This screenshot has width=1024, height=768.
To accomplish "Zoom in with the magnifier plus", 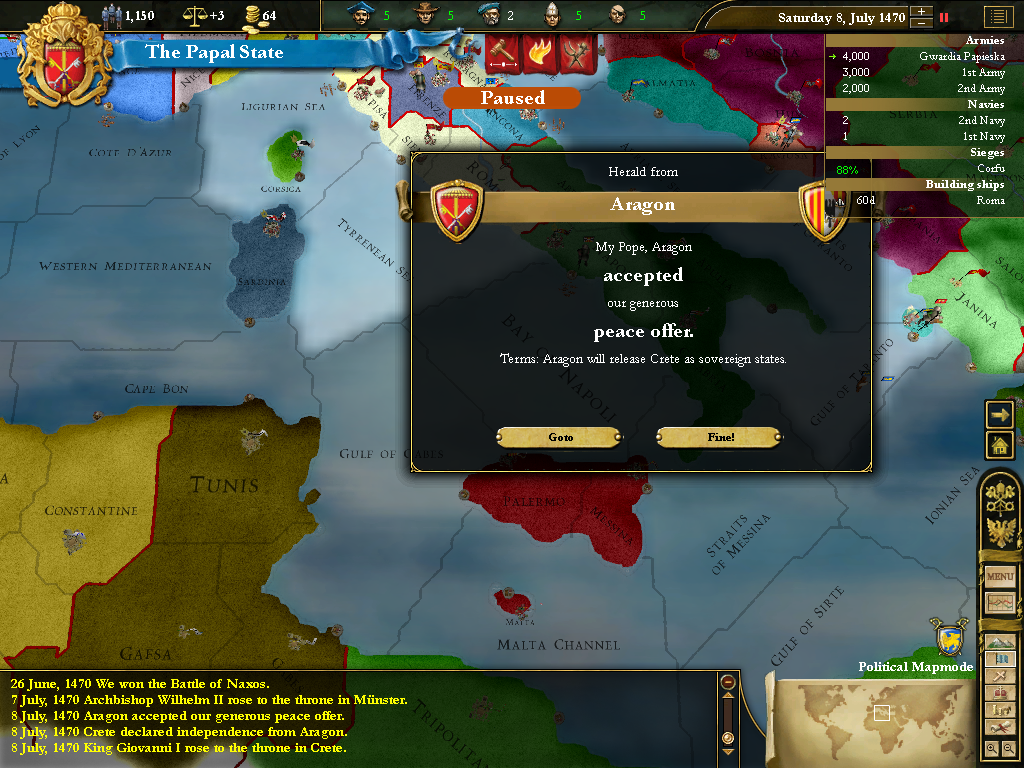I will 991,748.
